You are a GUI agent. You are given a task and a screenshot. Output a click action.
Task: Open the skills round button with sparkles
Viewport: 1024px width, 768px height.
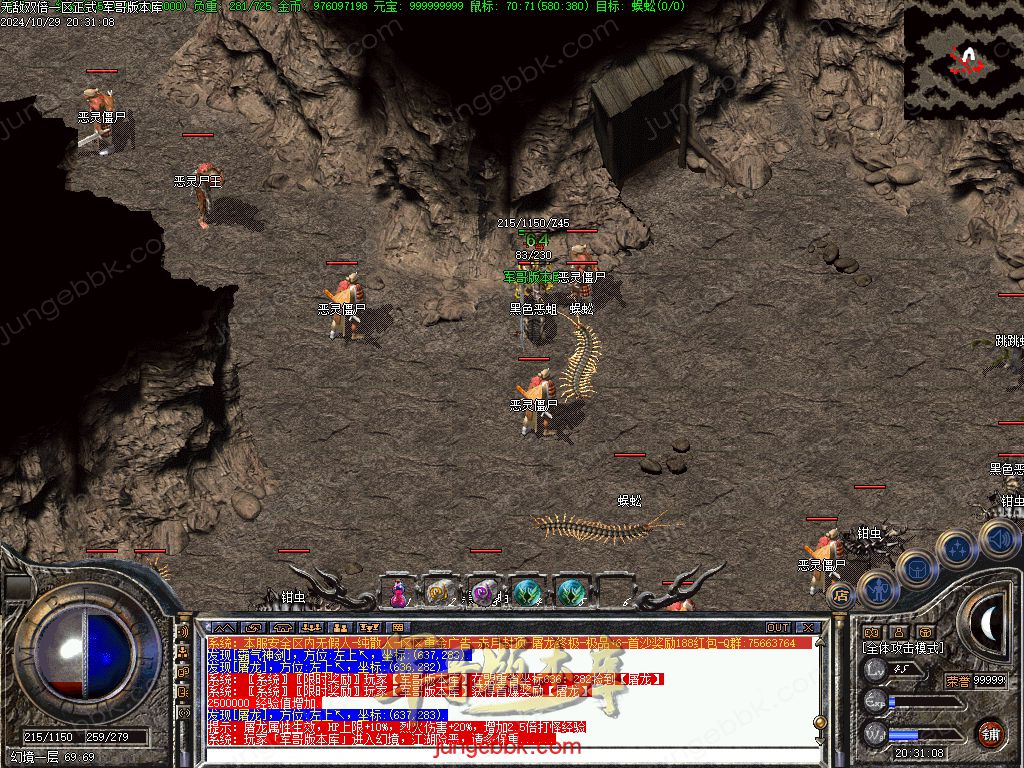click(x=956, y=548)
